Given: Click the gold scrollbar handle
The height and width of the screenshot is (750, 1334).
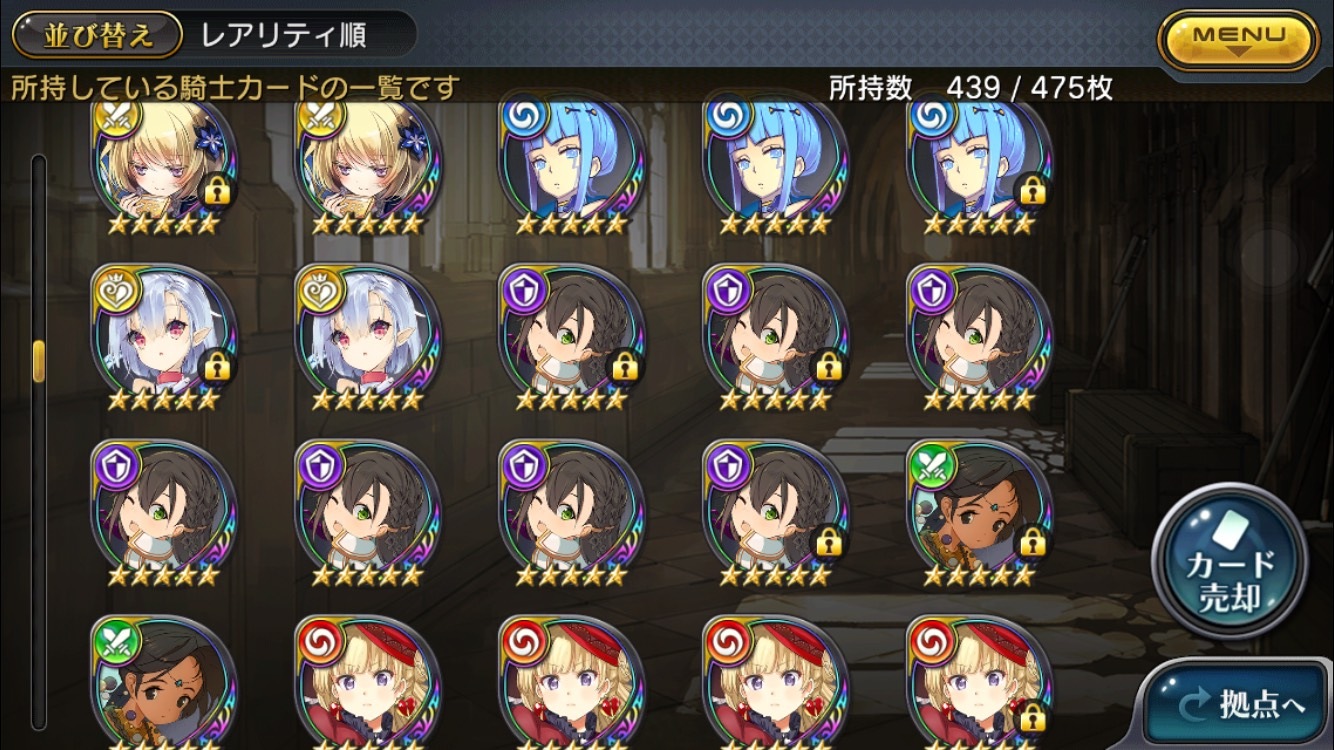Looking at the screenshot, I should pyautogui.click(x=39, y=360).
